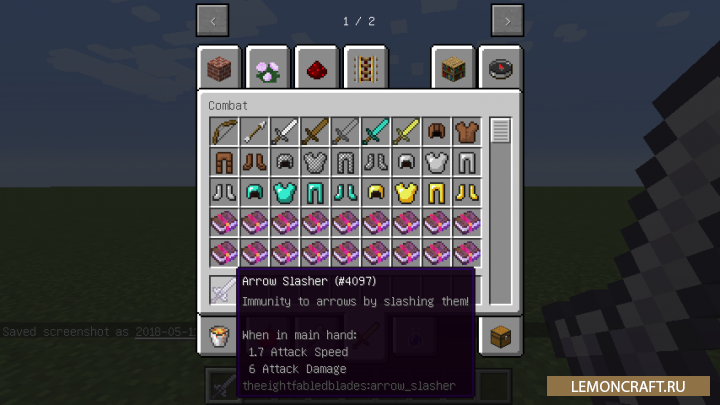Switch to the pink flower Decoration tab
The height and width of the screenshot is (405, 720).
268,67
